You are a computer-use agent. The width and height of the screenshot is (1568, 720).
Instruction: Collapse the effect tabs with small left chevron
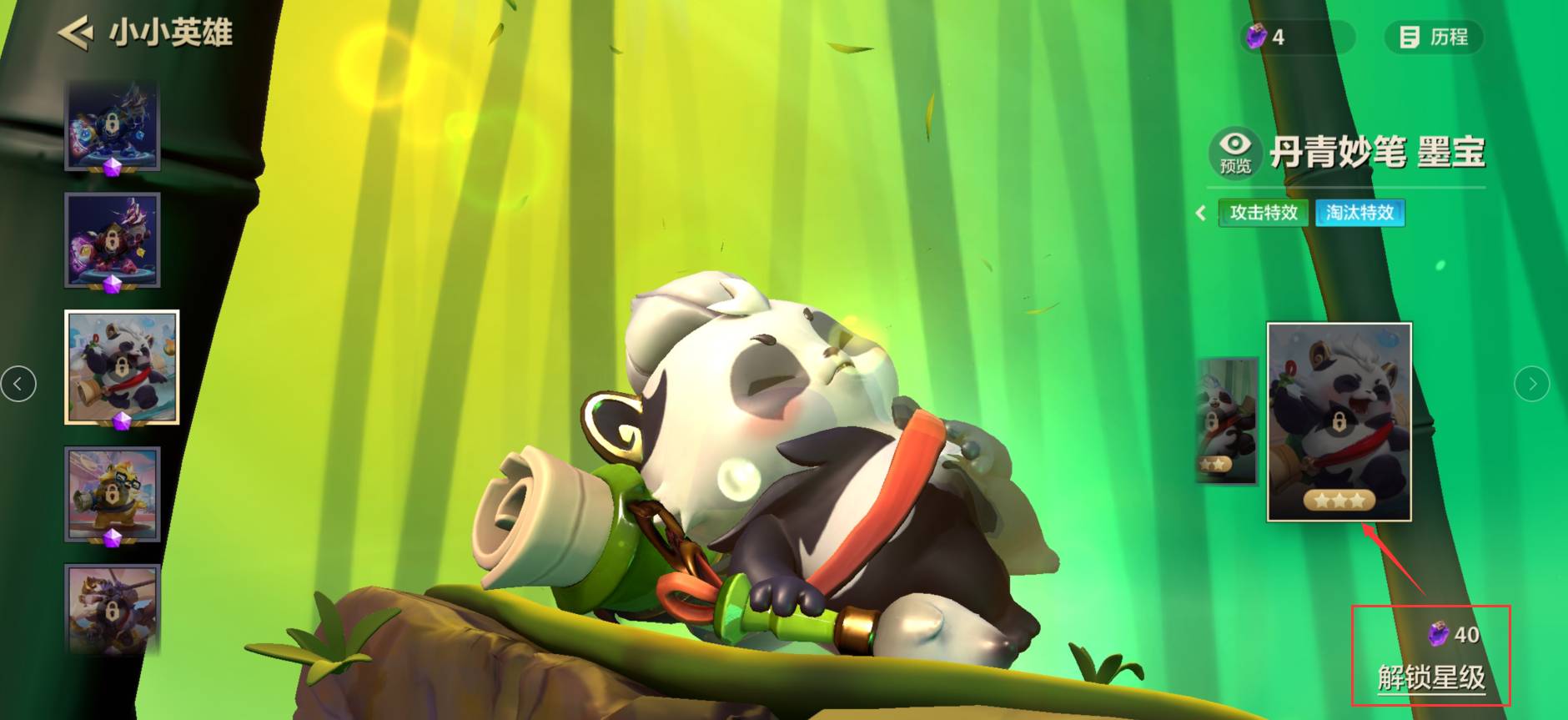point(1201,213)
